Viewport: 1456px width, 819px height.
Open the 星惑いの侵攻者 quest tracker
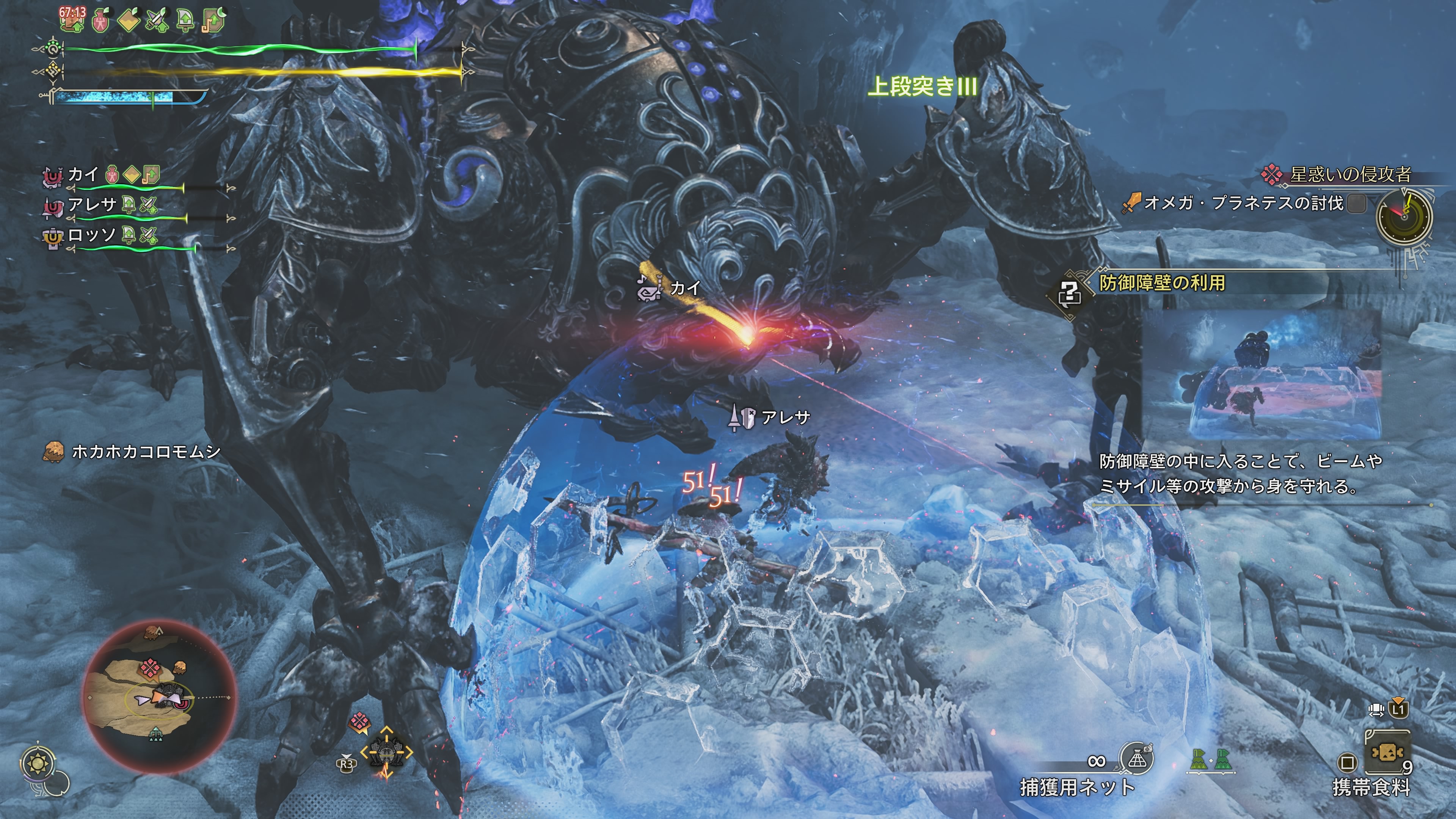(x=1350, y=175)
